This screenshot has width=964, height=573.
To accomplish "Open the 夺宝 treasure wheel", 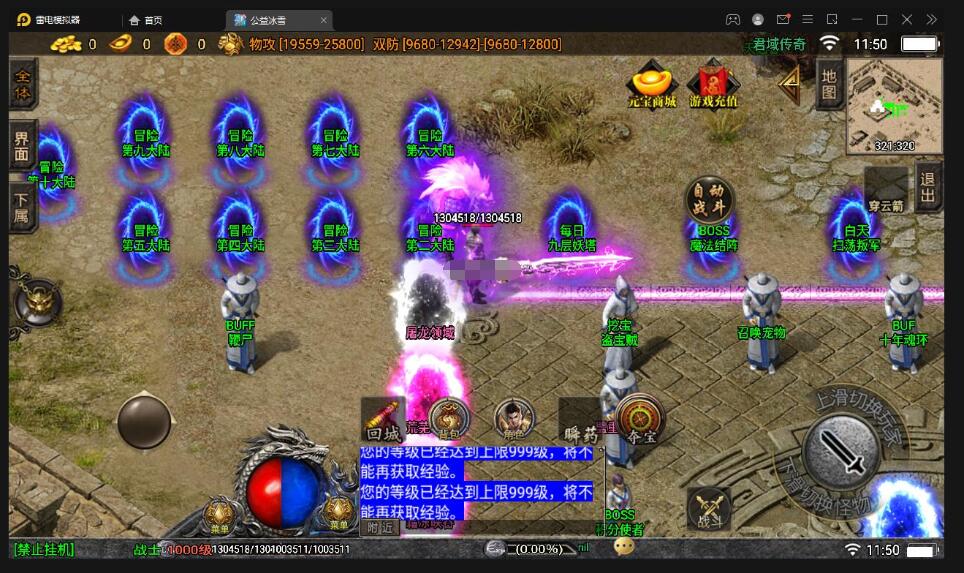I will (x=641, y=418).
